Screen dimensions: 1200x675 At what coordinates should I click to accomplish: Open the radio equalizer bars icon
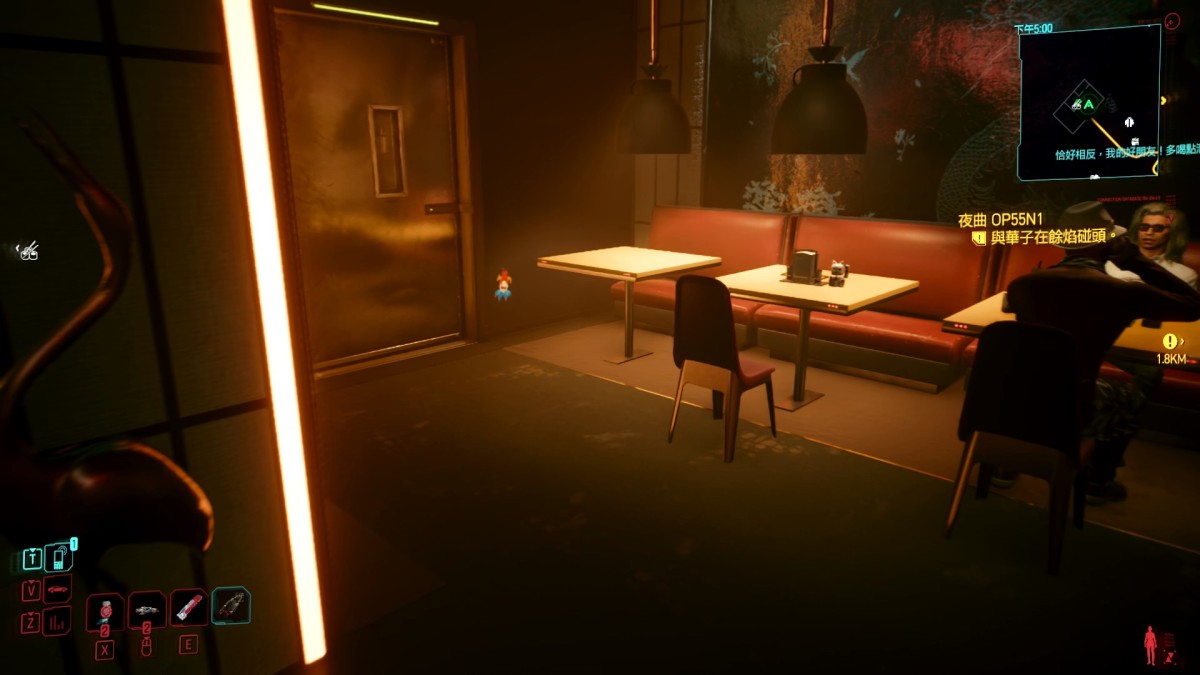click(58, 621)
